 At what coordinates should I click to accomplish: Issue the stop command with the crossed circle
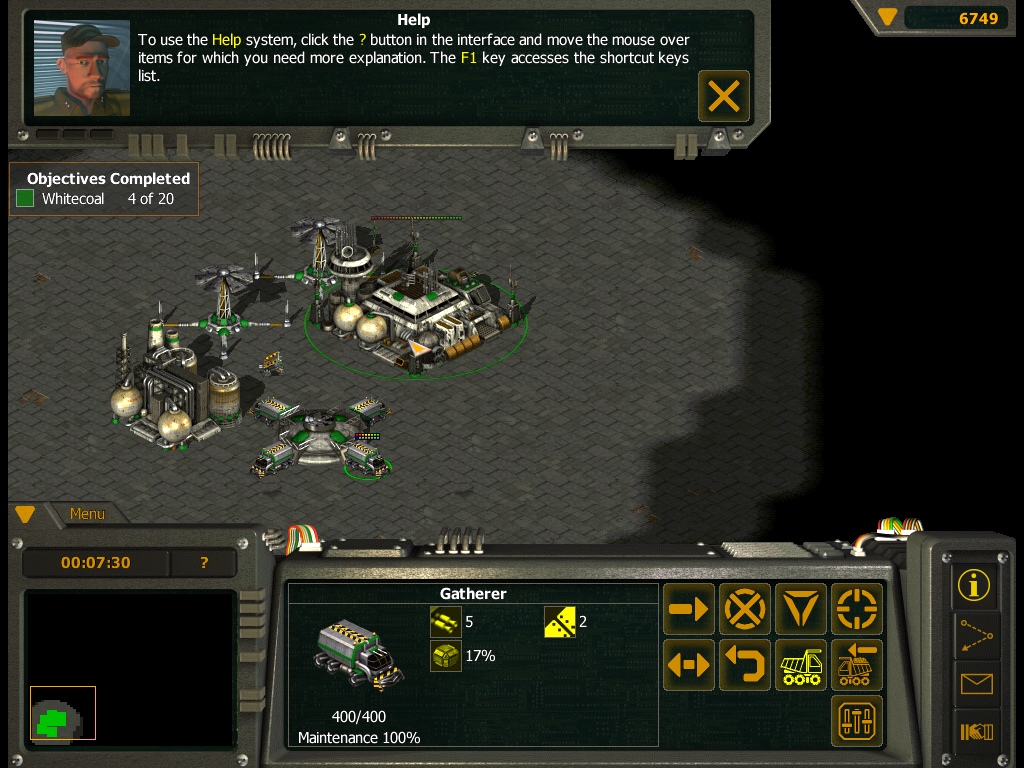[745, 609]
